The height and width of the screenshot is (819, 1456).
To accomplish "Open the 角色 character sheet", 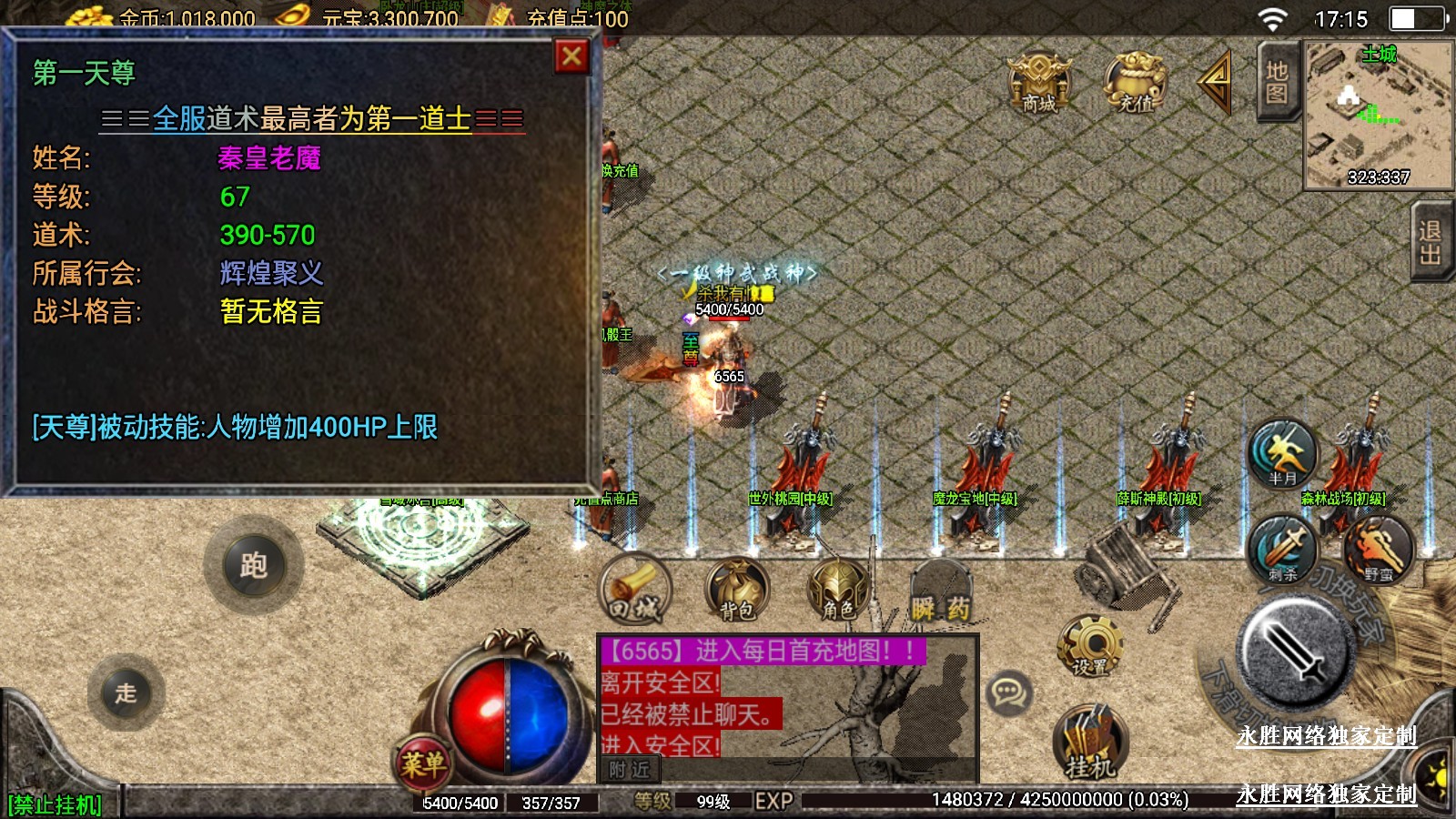I will [x=838, y=589].
